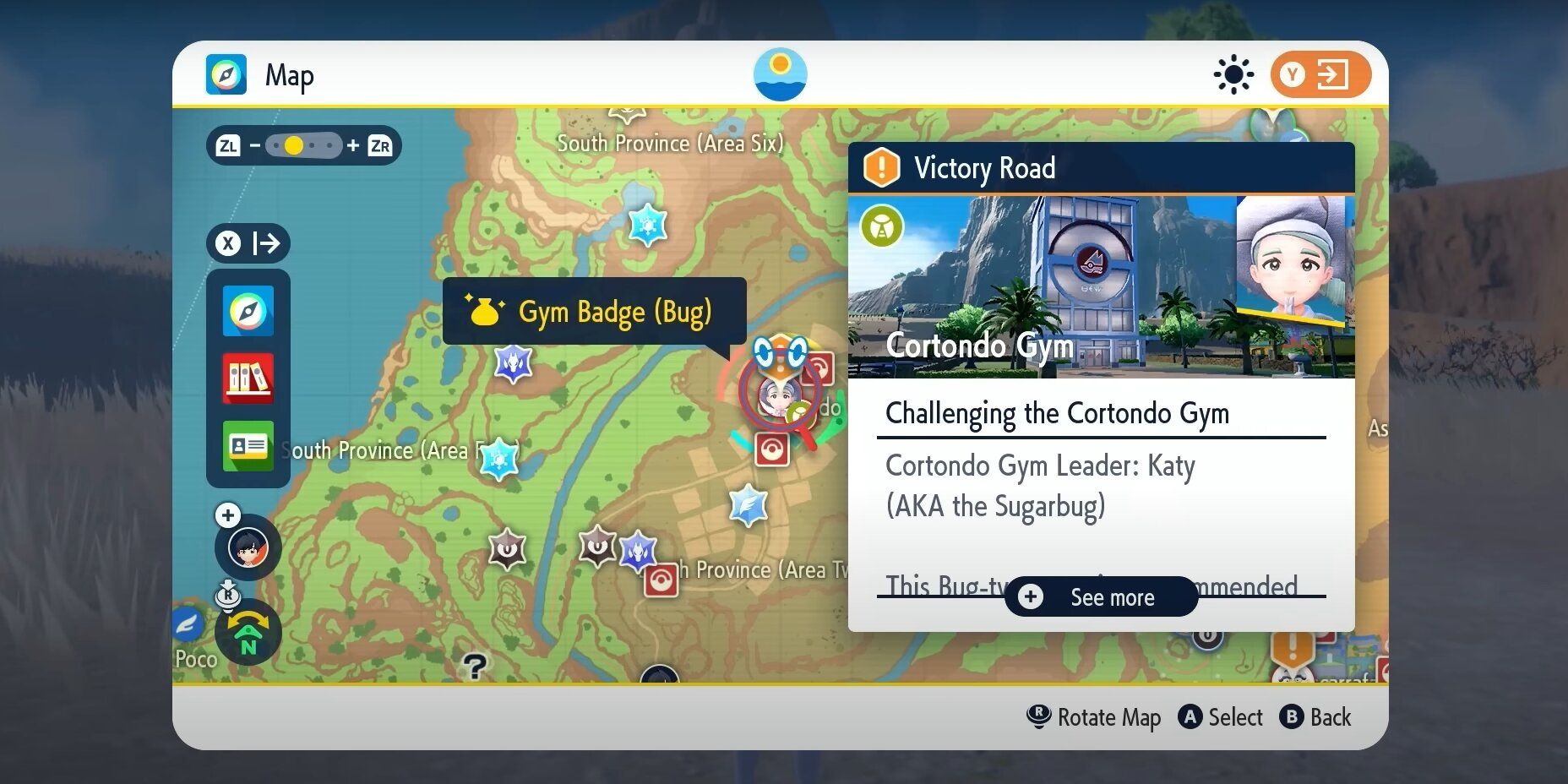The width and height of the screenshot is (1568, 784).
Task: Click the Y exit button at top right
Action: click(1320, 73)
